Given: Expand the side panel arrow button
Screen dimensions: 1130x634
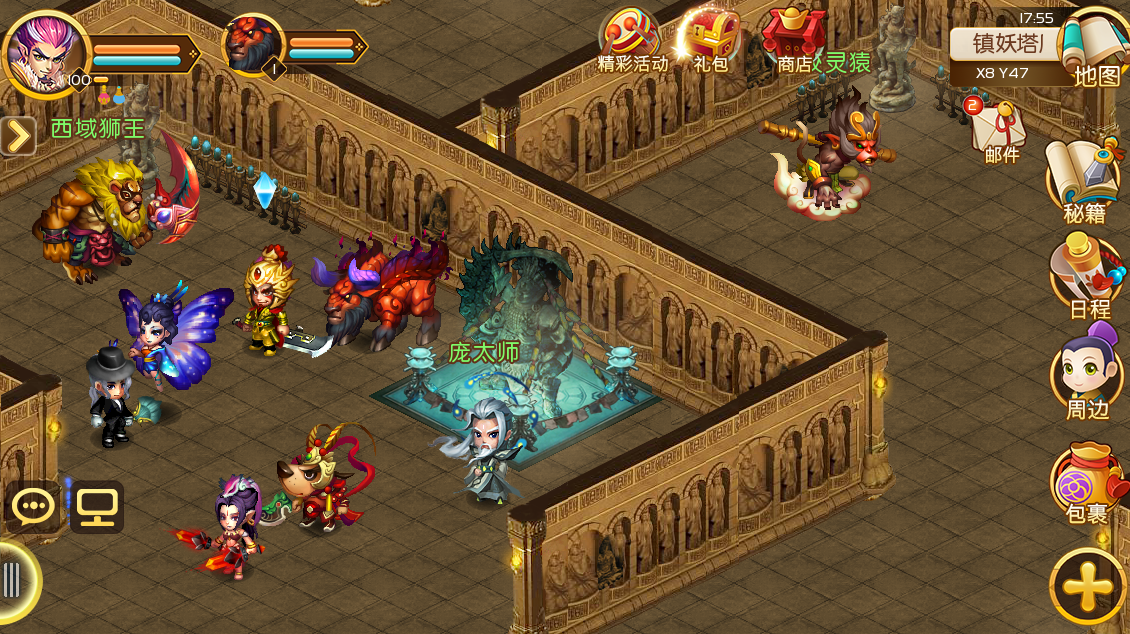Looking at the screenshot, I should pyautogui.click(x=18, y=136).
